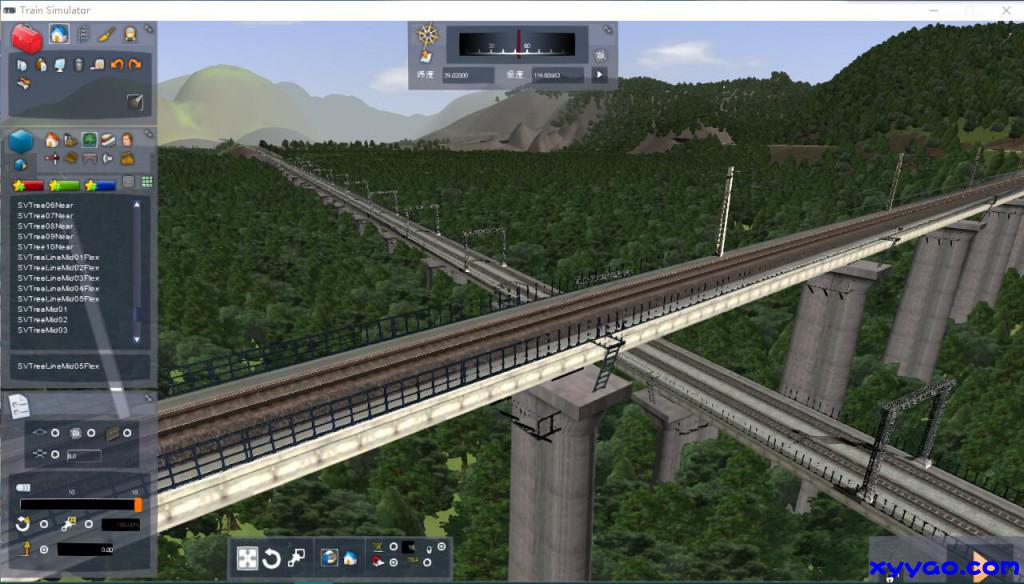This screenshot has width=1024, height=584.
Task: Click the orange slider handle
Action: (x=137, y=505)
